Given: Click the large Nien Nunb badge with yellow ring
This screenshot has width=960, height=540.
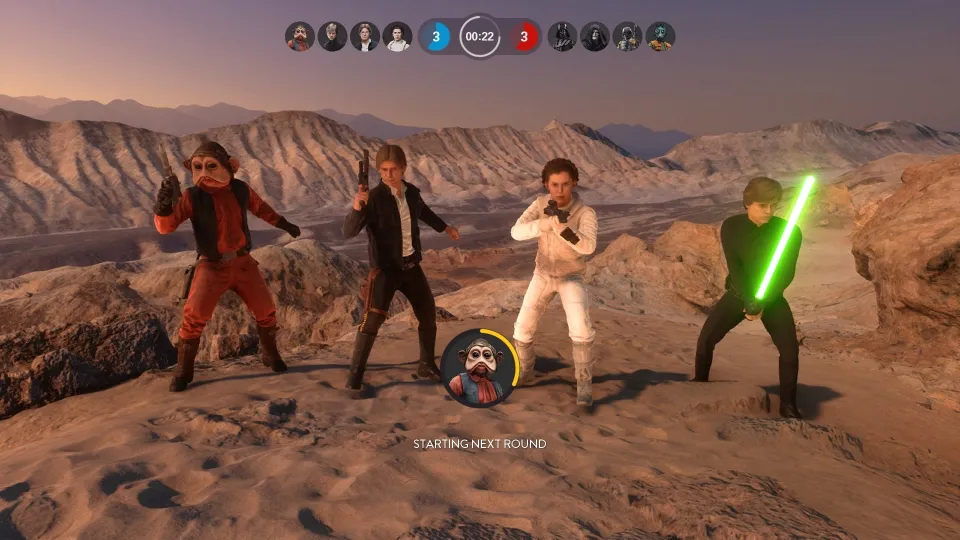Looking at the screenshot, I should coord(478,366).
